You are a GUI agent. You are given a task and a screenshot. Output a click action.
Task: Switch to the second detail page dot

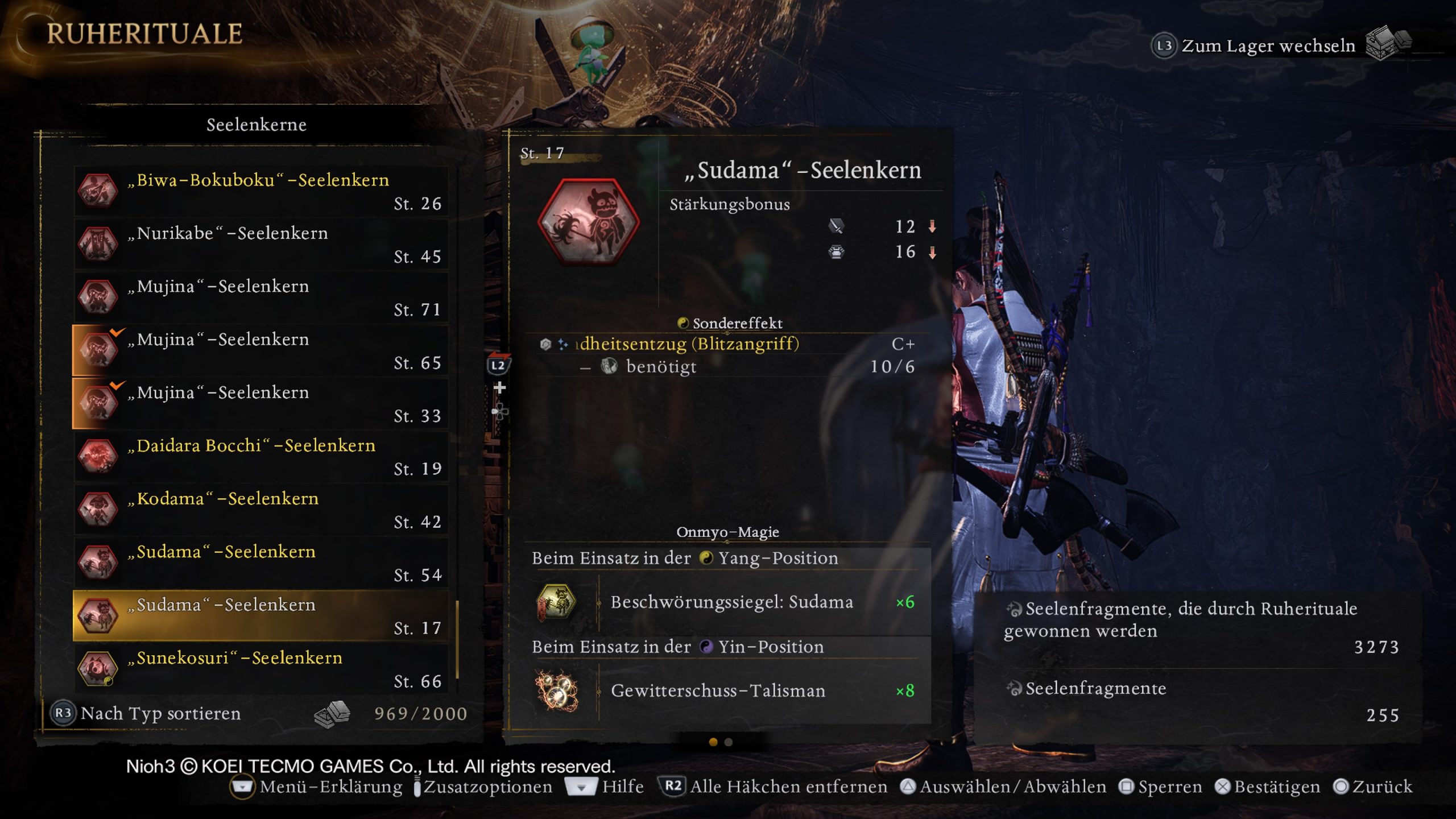coord(729,742)
